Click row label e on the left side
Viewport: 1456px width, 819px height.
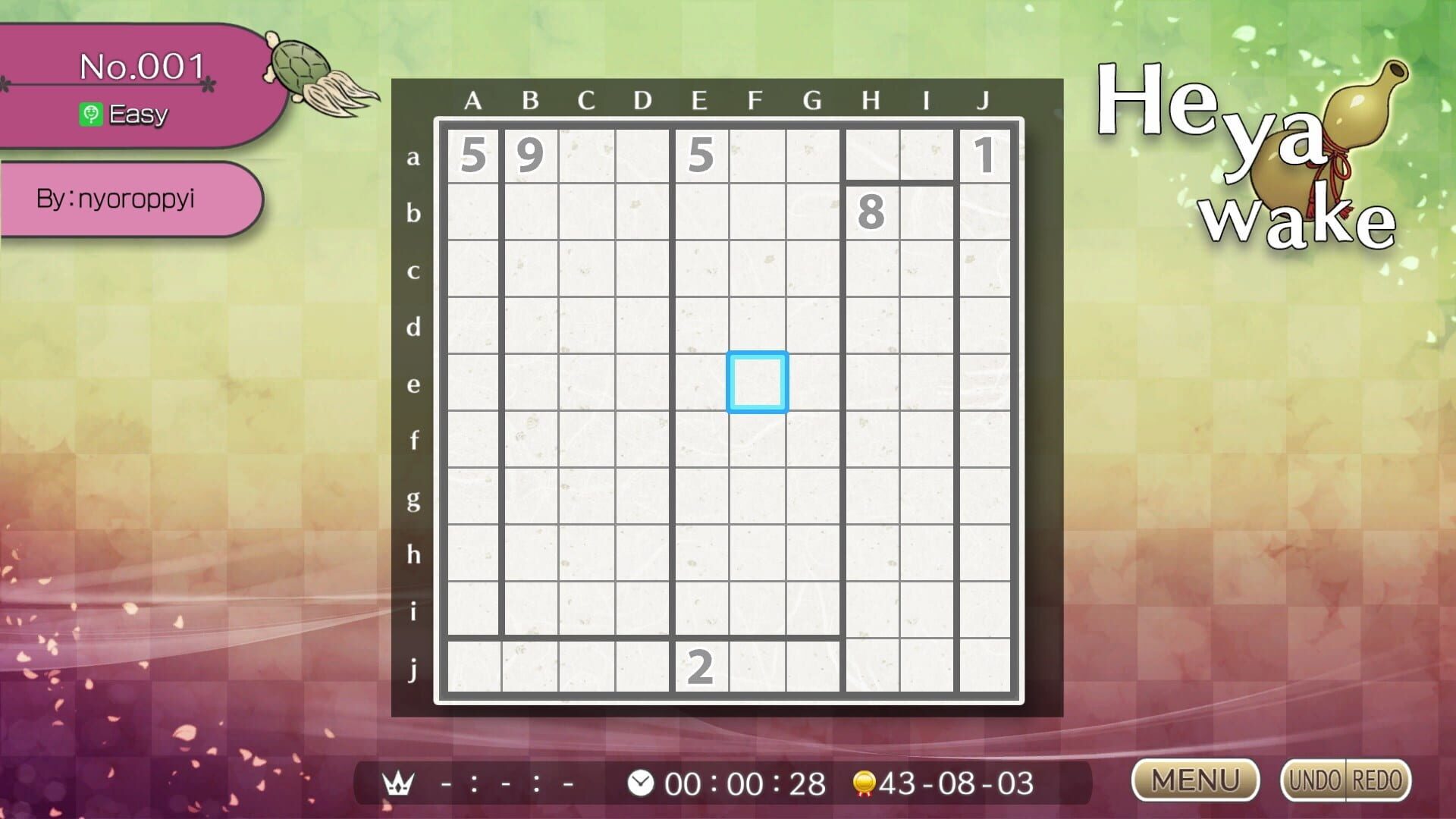pyautogui.click(x=413, y=385)
